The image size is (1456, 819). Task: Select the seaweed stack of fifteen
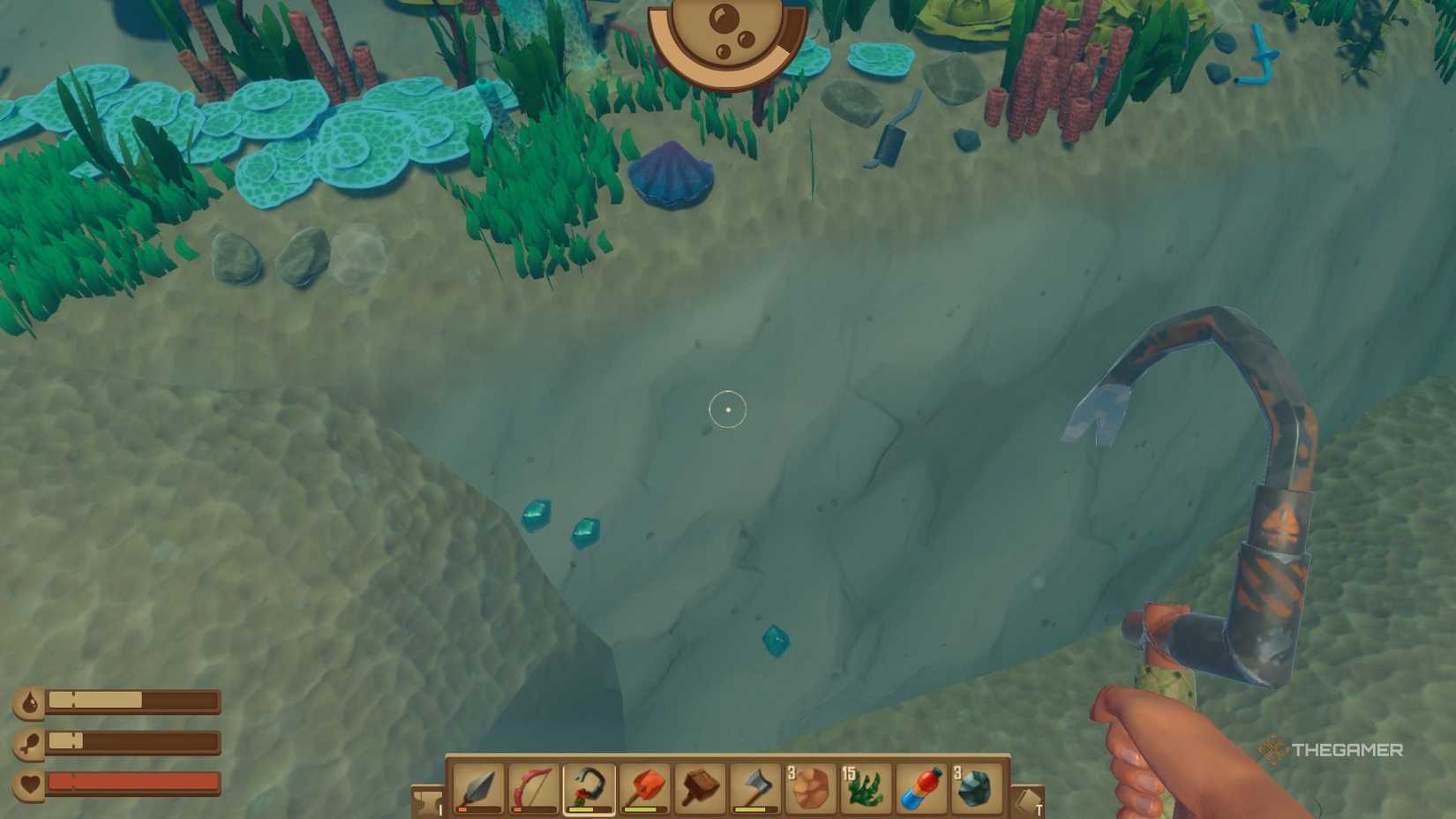[x=867, y=791]
